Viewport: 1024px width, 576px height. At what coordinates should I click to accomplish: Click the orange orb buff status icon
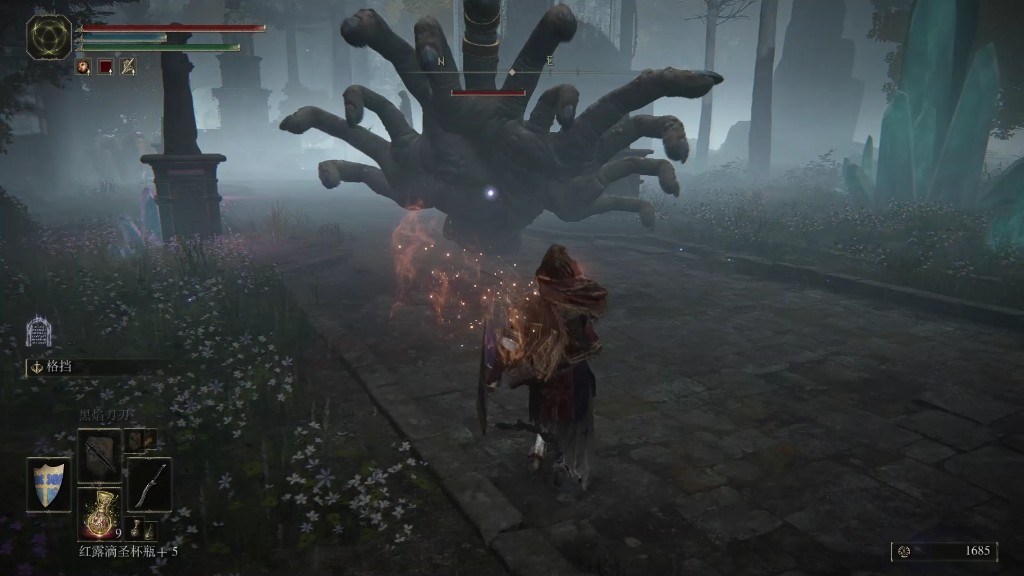coord(83,67)
